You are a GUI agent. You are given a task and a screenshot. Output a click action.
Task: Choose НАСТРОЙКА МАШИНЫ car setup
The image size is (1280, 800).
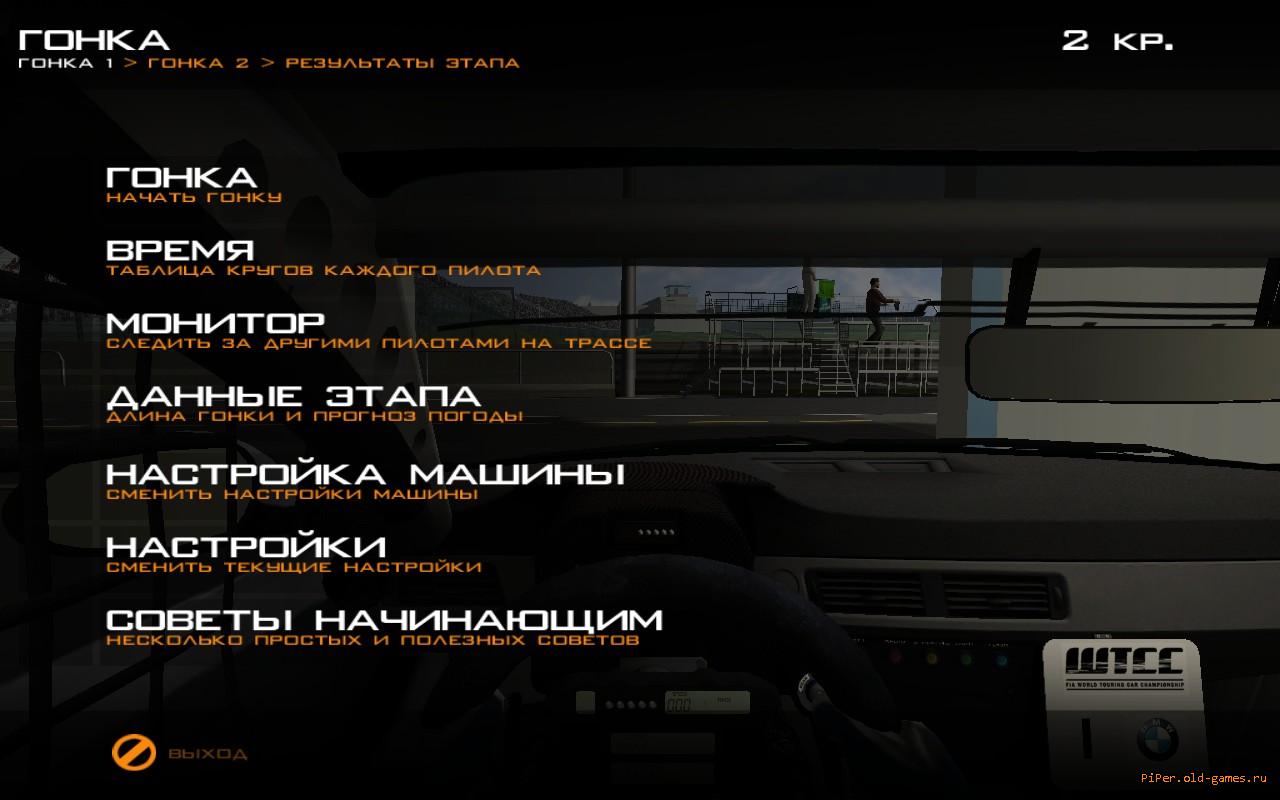[x=365, y=473]
